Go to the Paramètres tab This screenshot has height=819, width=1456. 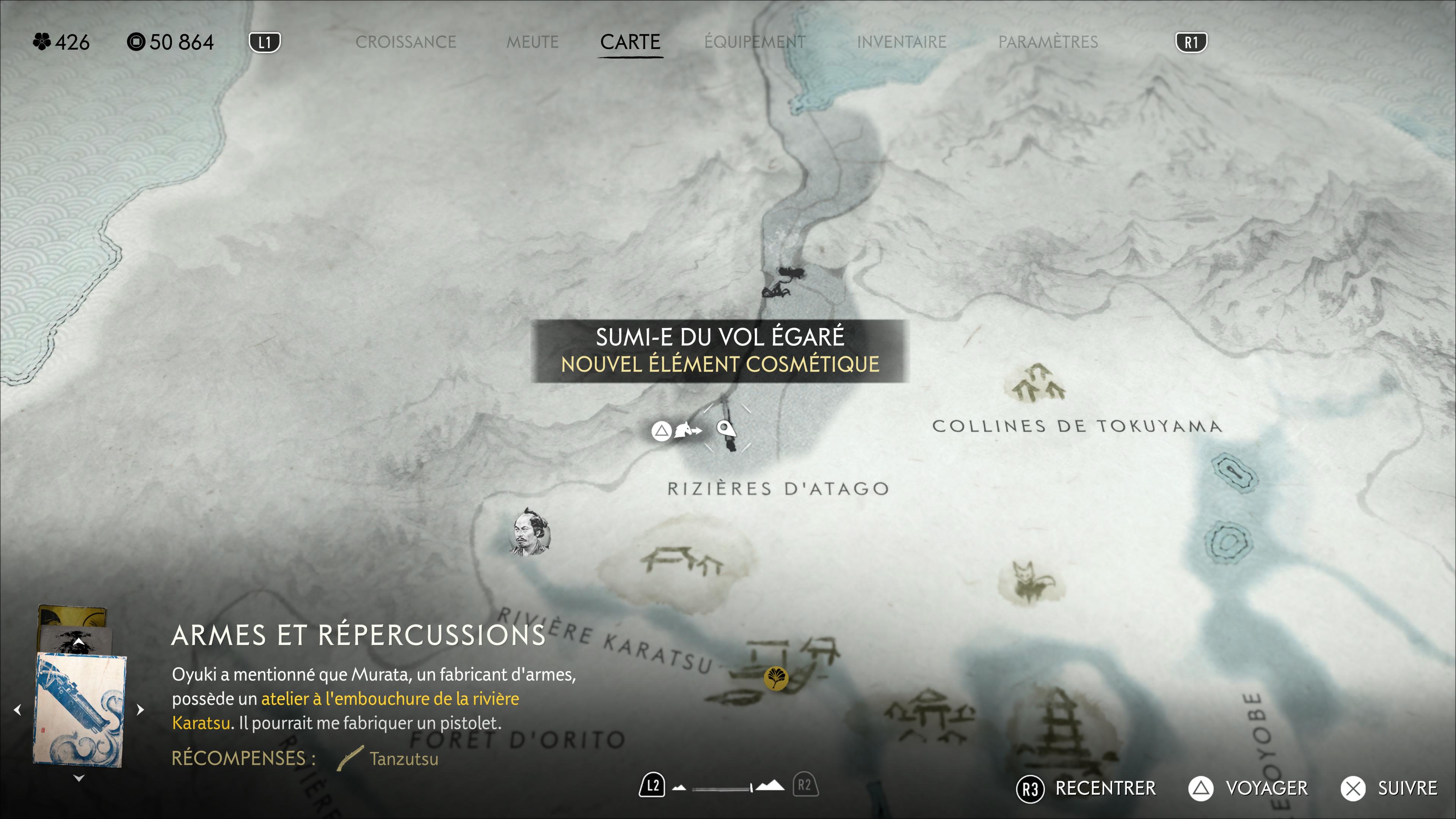pos(1048,42)
